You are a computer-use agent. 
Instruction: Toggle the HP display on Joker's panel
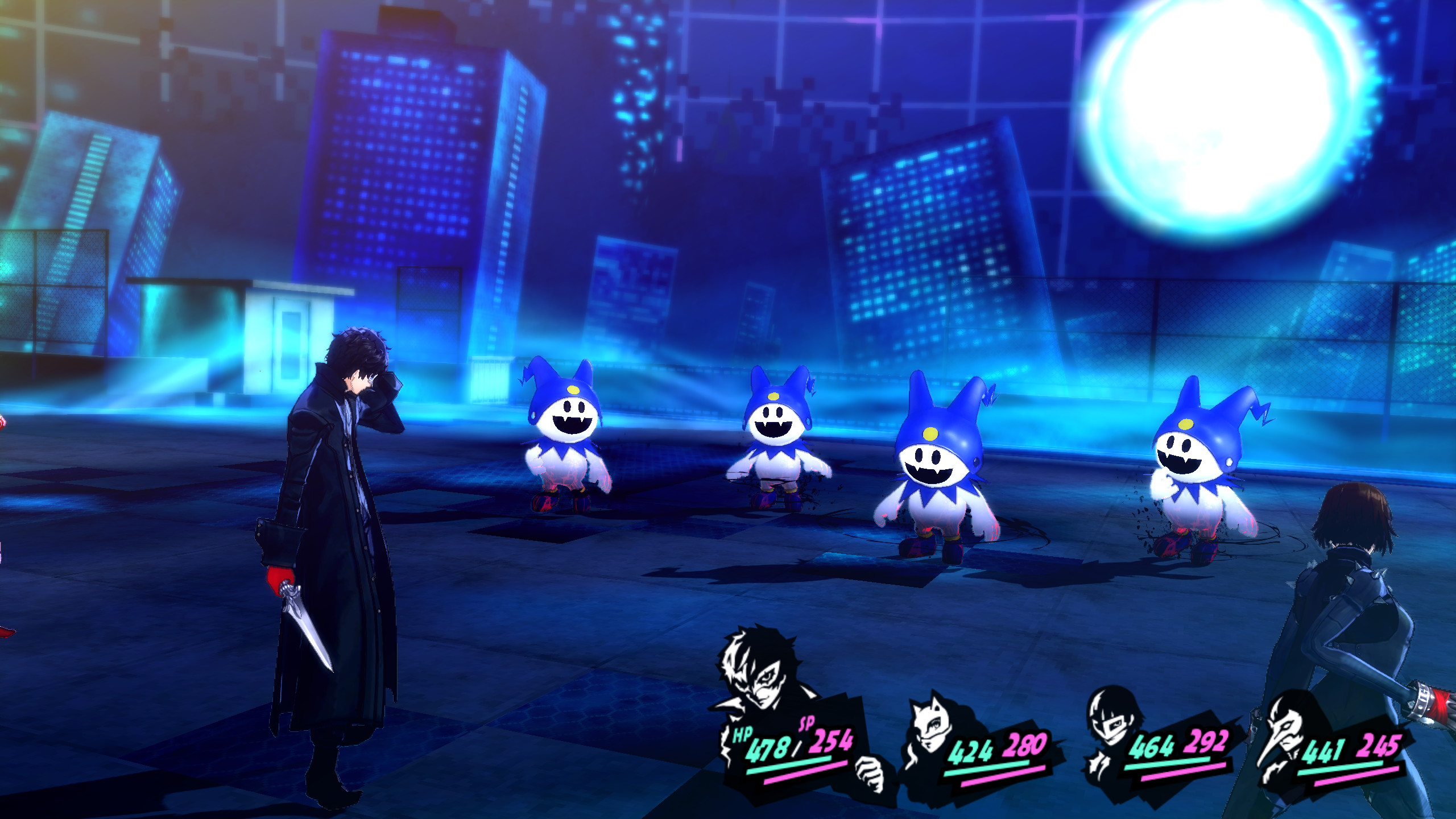point(741,734)
